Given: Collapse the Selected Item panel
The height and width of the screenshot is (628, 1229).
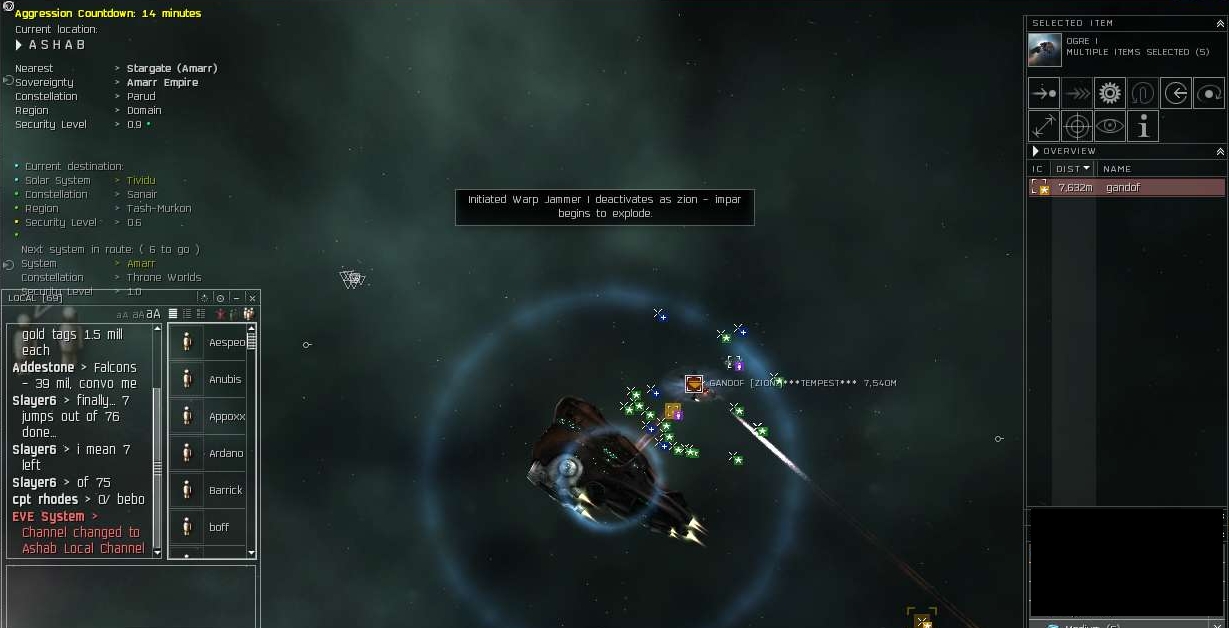Looking at the screenshot, I should tap(1220, 22).
